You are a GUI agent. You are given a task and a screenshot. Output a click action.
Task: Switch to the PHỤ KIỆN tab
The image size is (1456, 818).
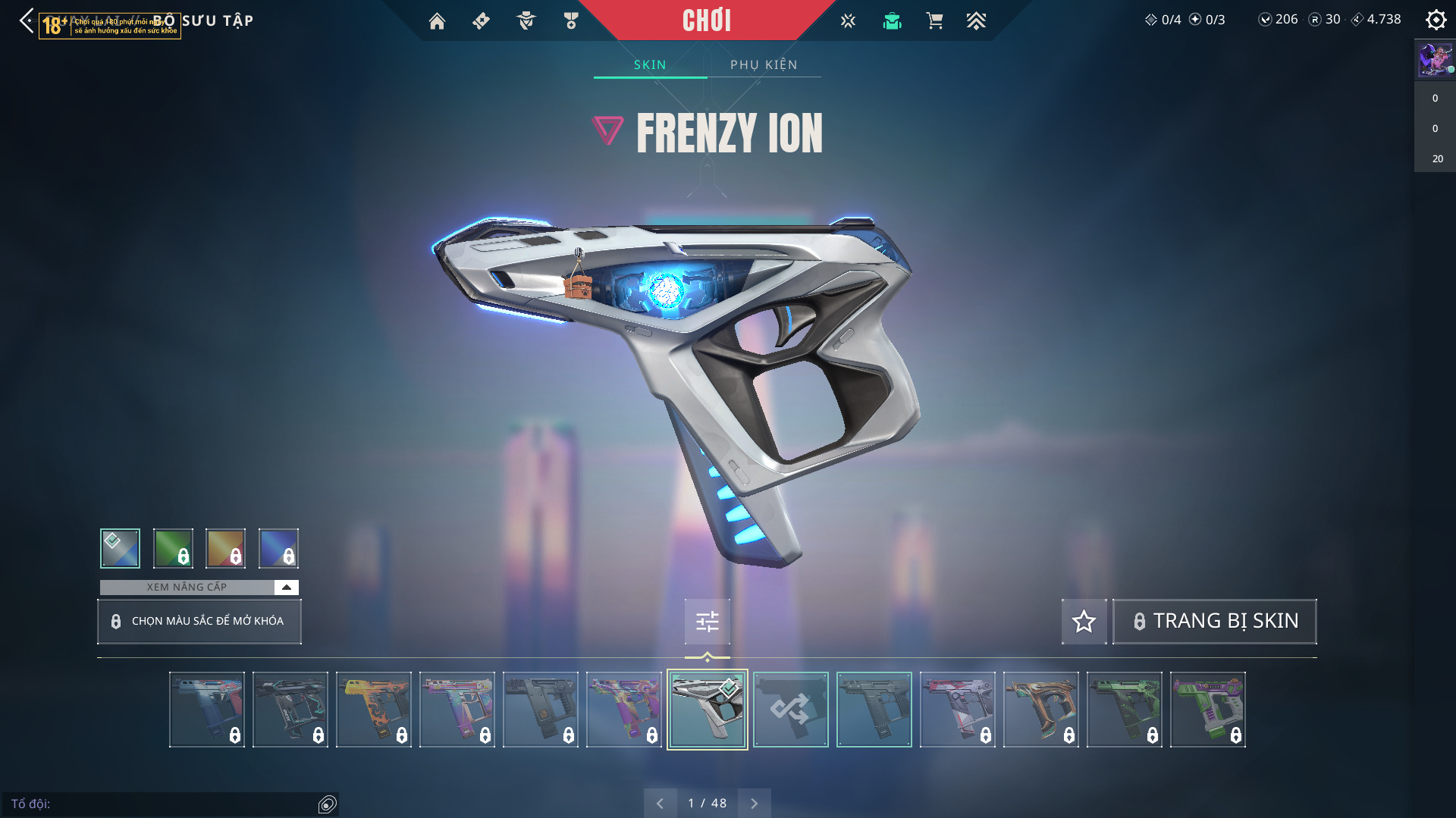pos(764,64)
